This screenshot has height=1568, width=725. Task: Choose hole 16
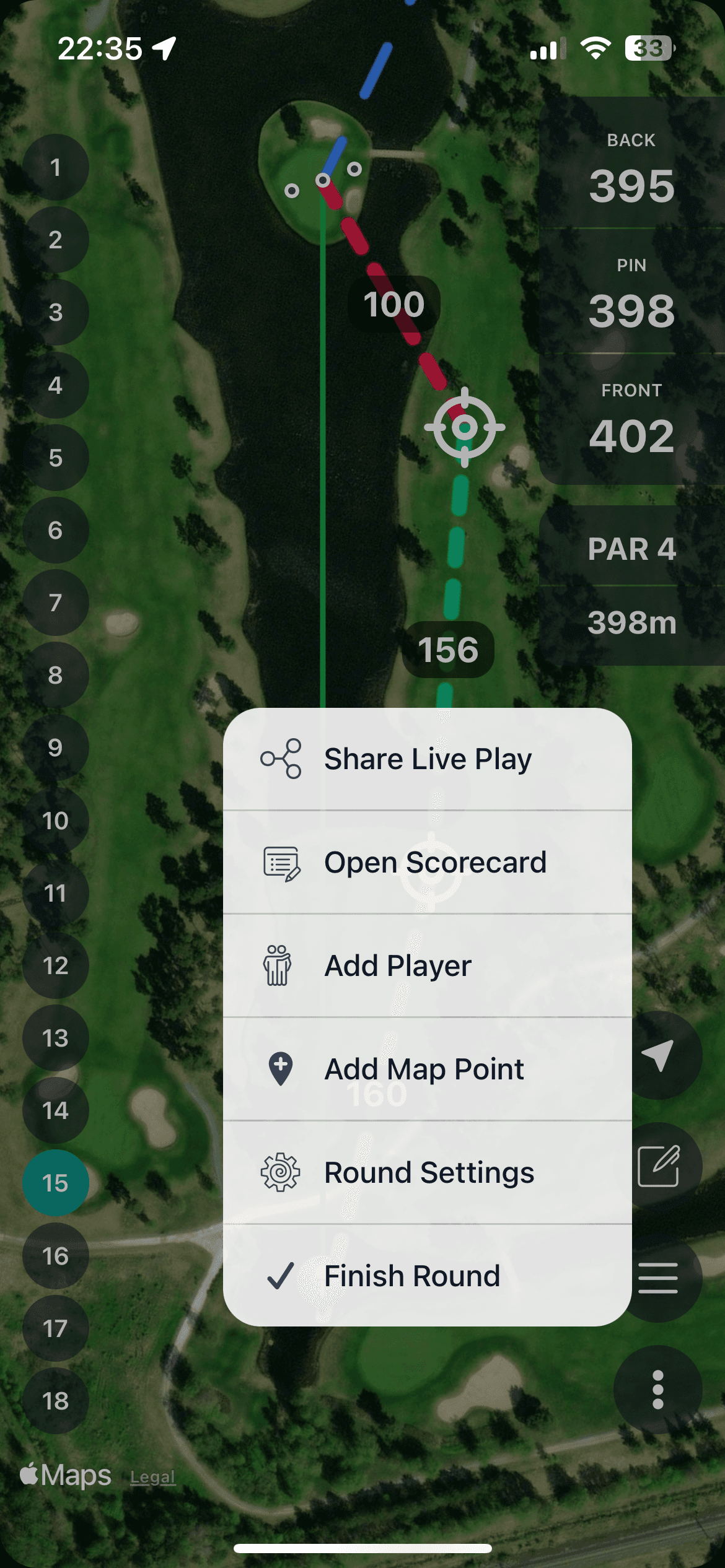56,1256
